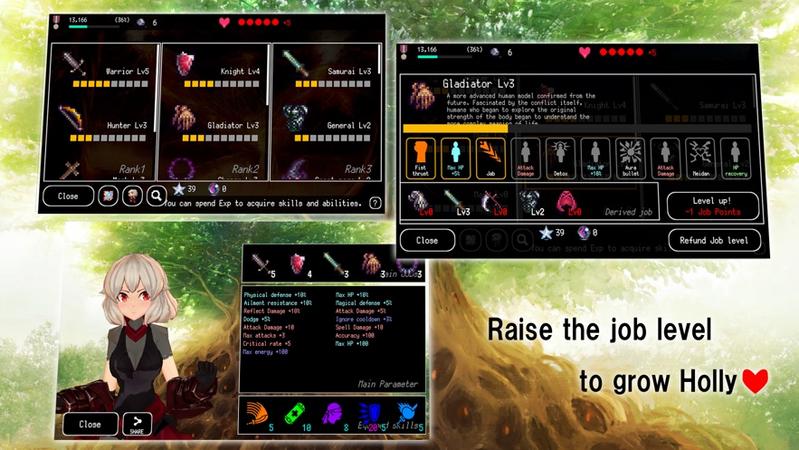Click the Share button beside Holly
799x450 pixels.
137,424
